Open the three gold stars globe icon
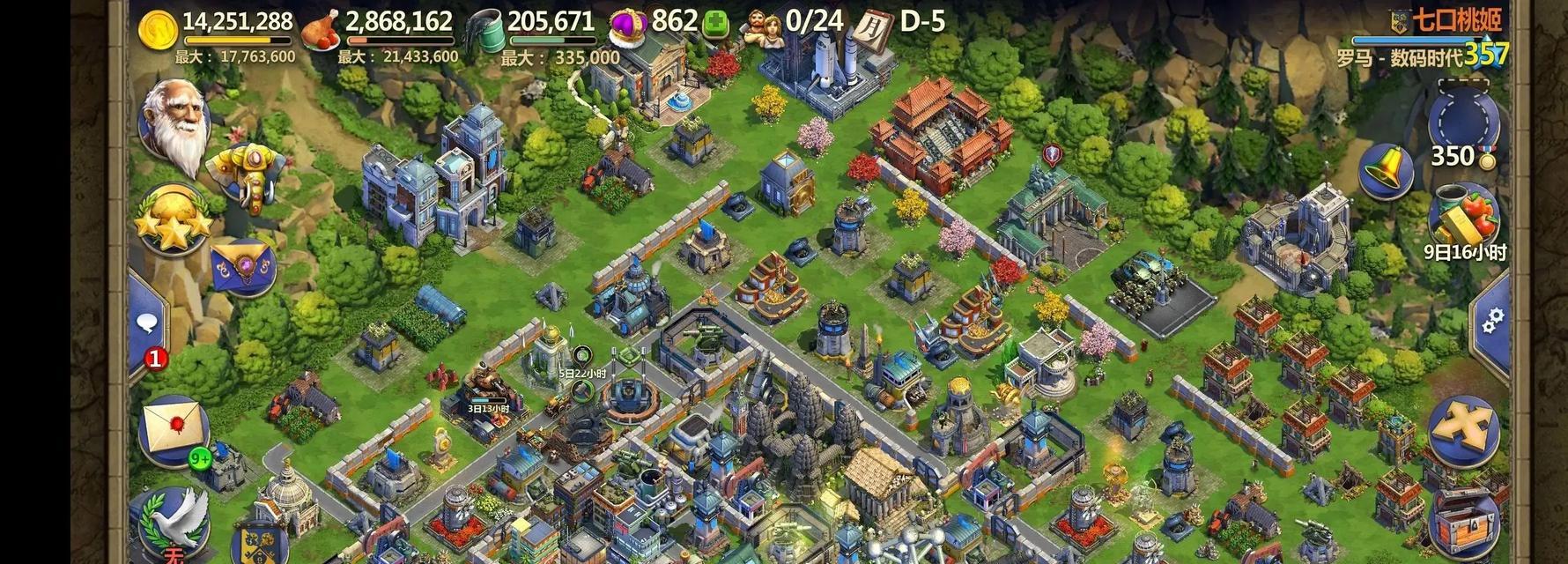 tap(173, 222)
